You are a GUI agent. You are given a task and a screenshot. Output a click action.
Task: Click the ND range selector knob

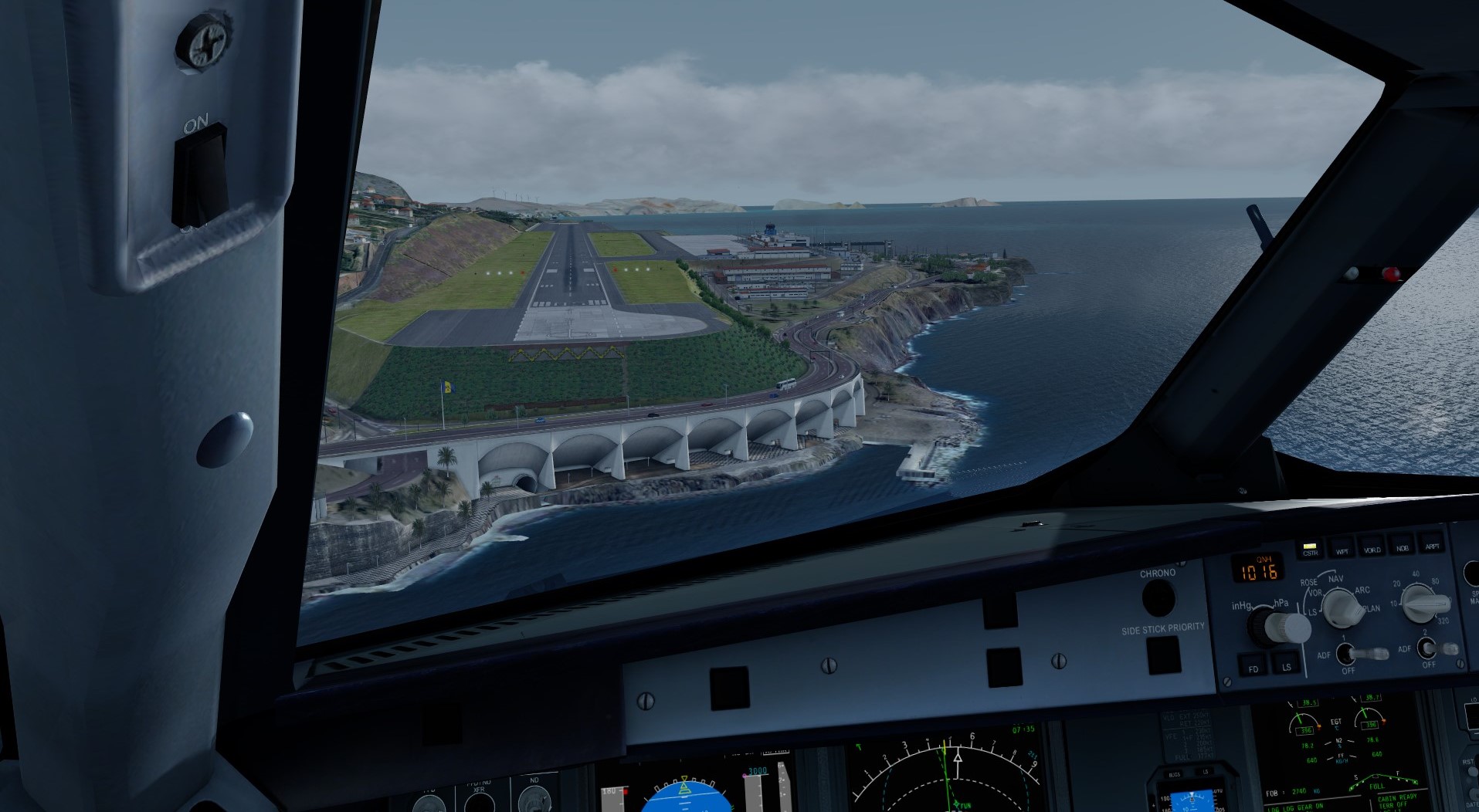click(x=1421, y=602)
